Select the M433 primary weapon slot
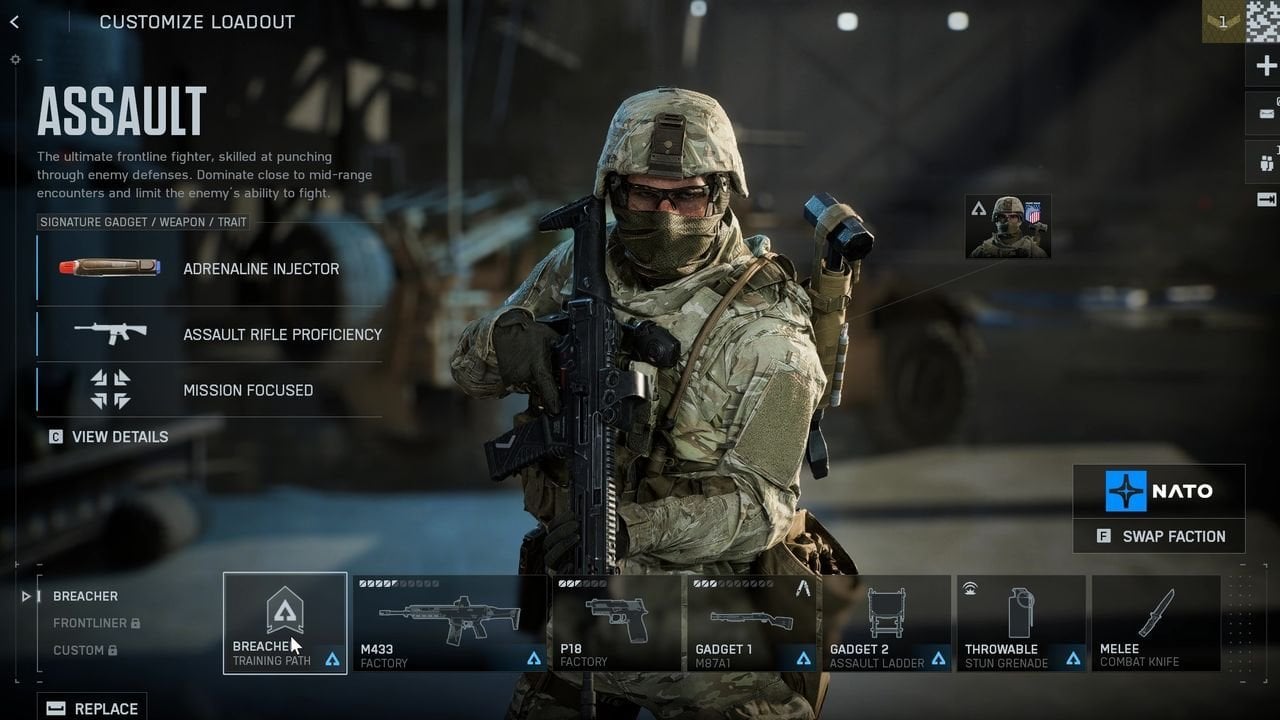 point(449,623)
